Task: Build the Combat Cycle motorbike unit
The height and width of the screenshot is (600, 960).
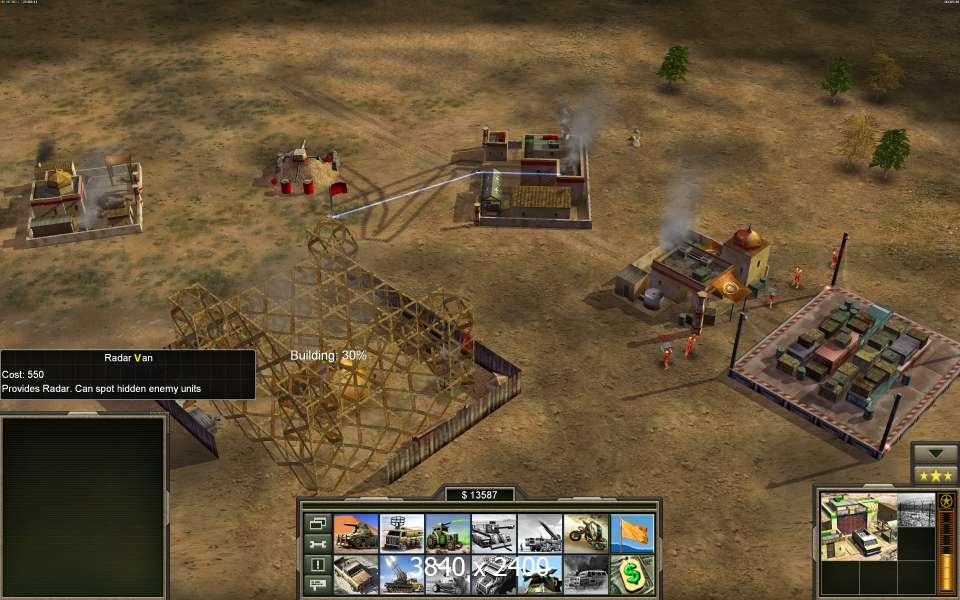Action: pos(586,533)
